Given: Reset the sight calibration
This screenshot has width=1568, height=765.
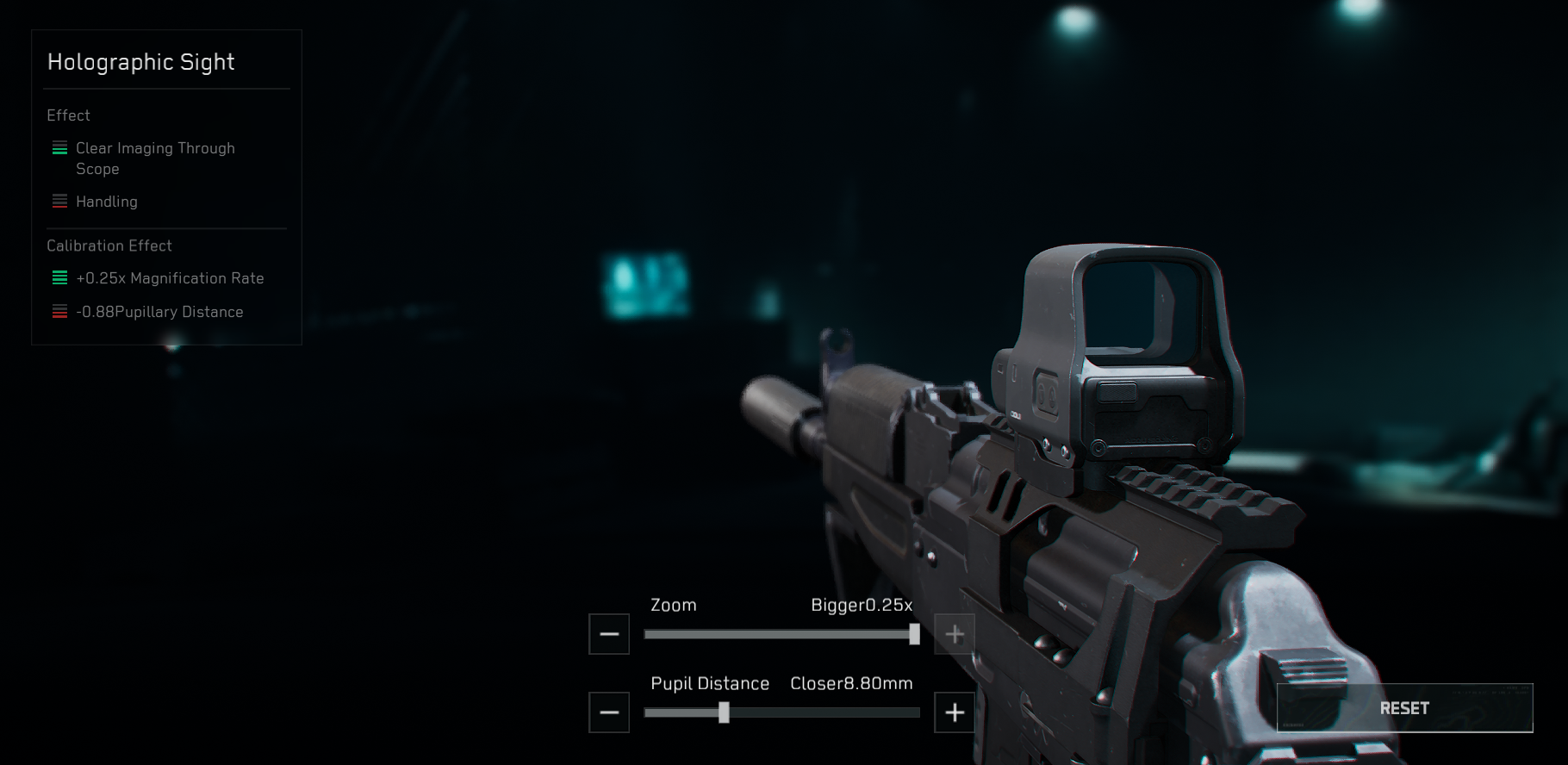Looking at the screenshot, I should tap(1404, 708).
